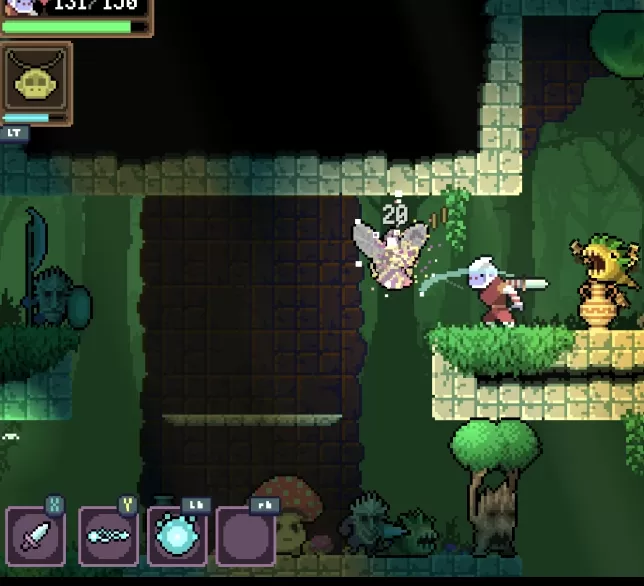Activate the ice arrow spell slot
Viewport: 644px width, 586px height.
click(x=107, y=536)
